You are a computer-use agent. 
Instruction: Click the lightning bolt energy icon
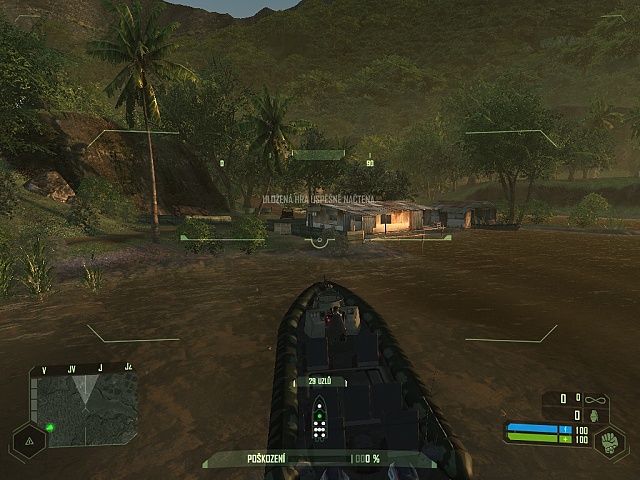(565, 429)
